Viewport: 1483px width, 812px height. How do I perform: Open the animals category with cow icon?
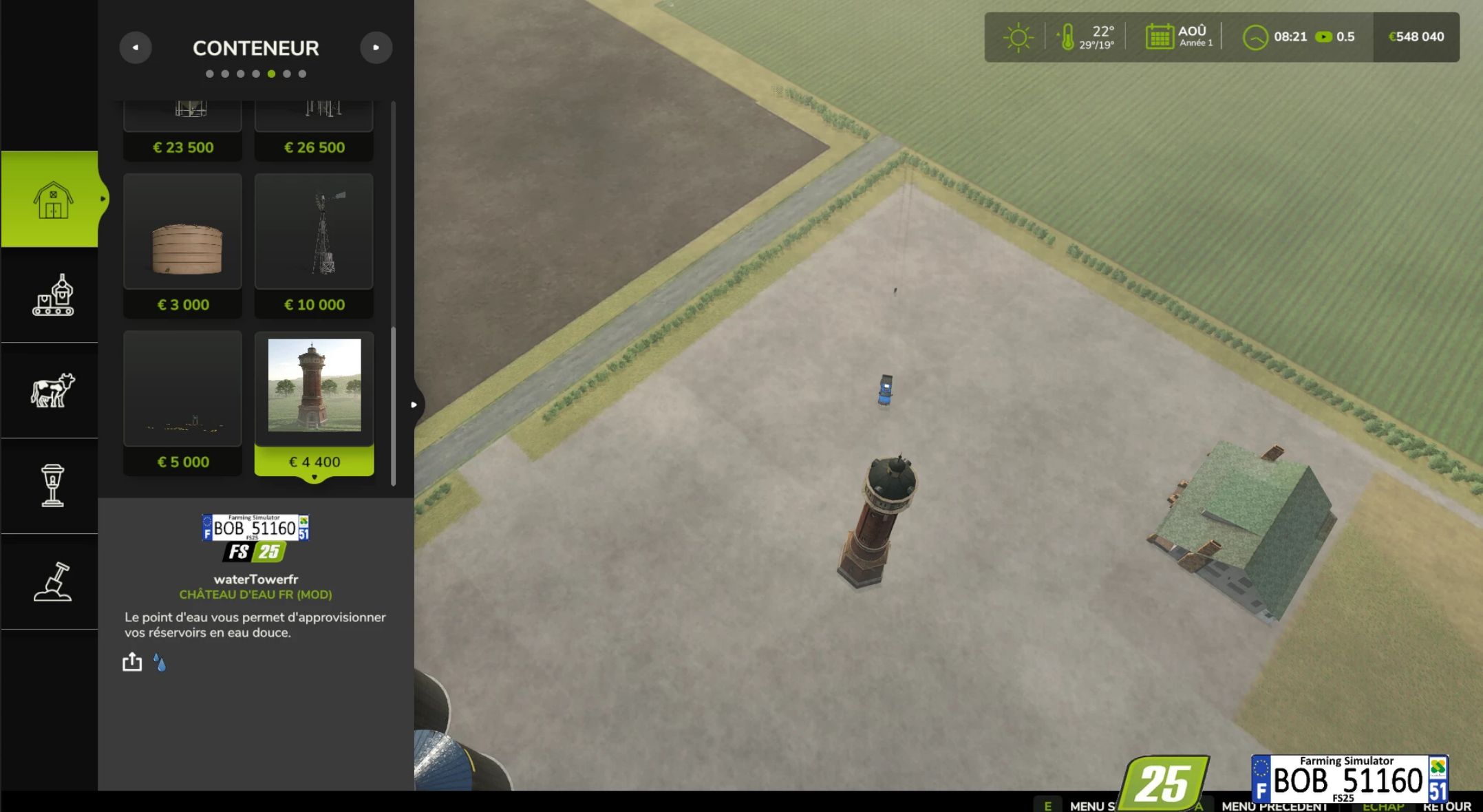coord(52,390)
